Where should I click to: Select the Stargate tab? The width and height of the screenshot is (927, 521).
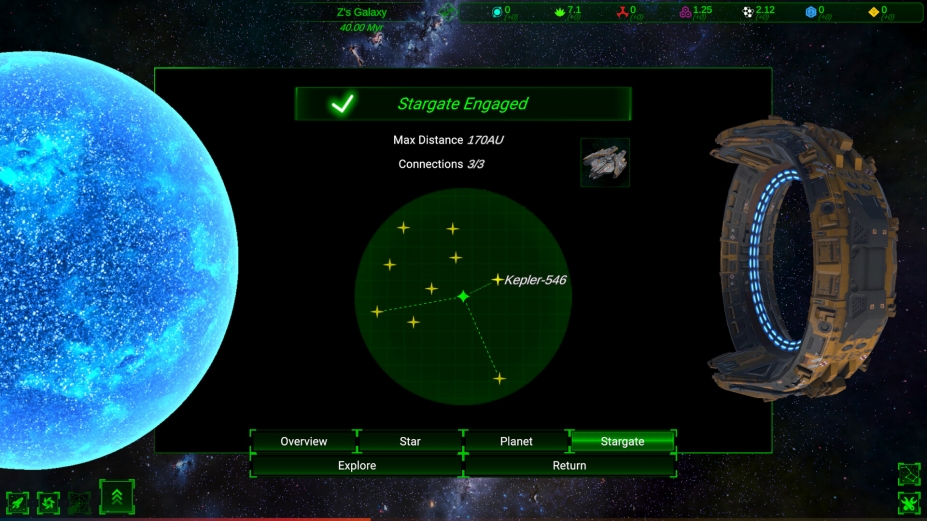coord(622,441)
